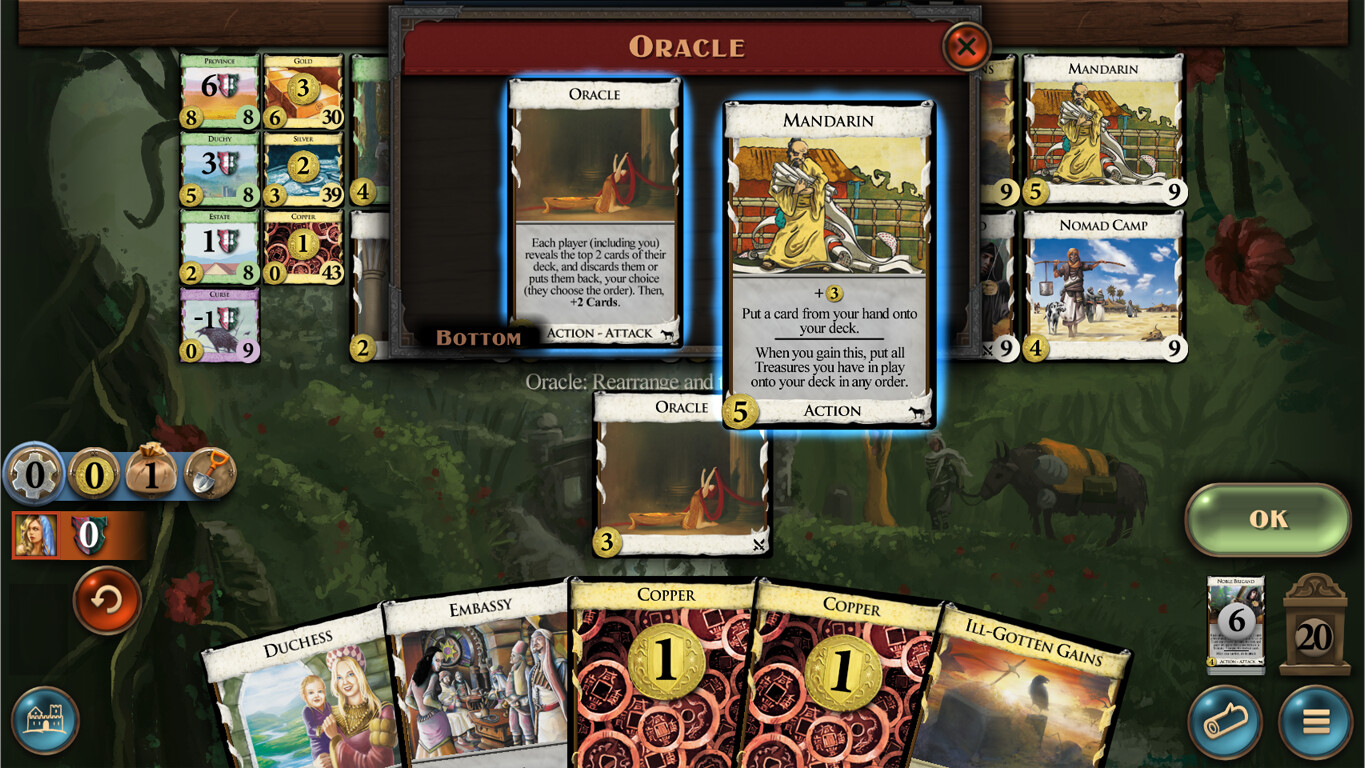Click the player avatar portrait
Screen dimensions: 1365x768
point(37,534)
